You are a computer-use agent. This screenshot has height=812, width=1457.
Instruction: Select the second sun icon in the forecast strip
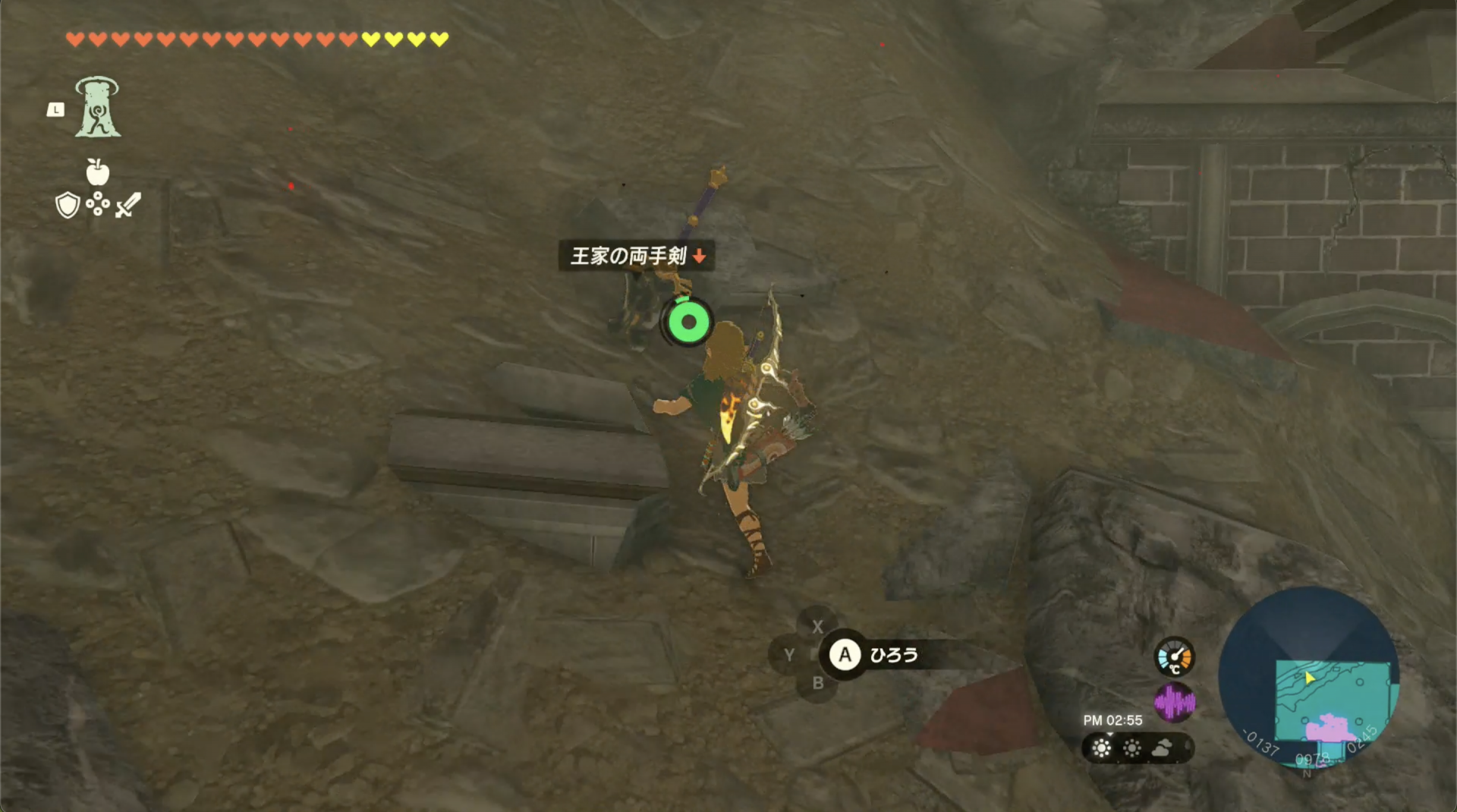click(x=1132, y=748)
